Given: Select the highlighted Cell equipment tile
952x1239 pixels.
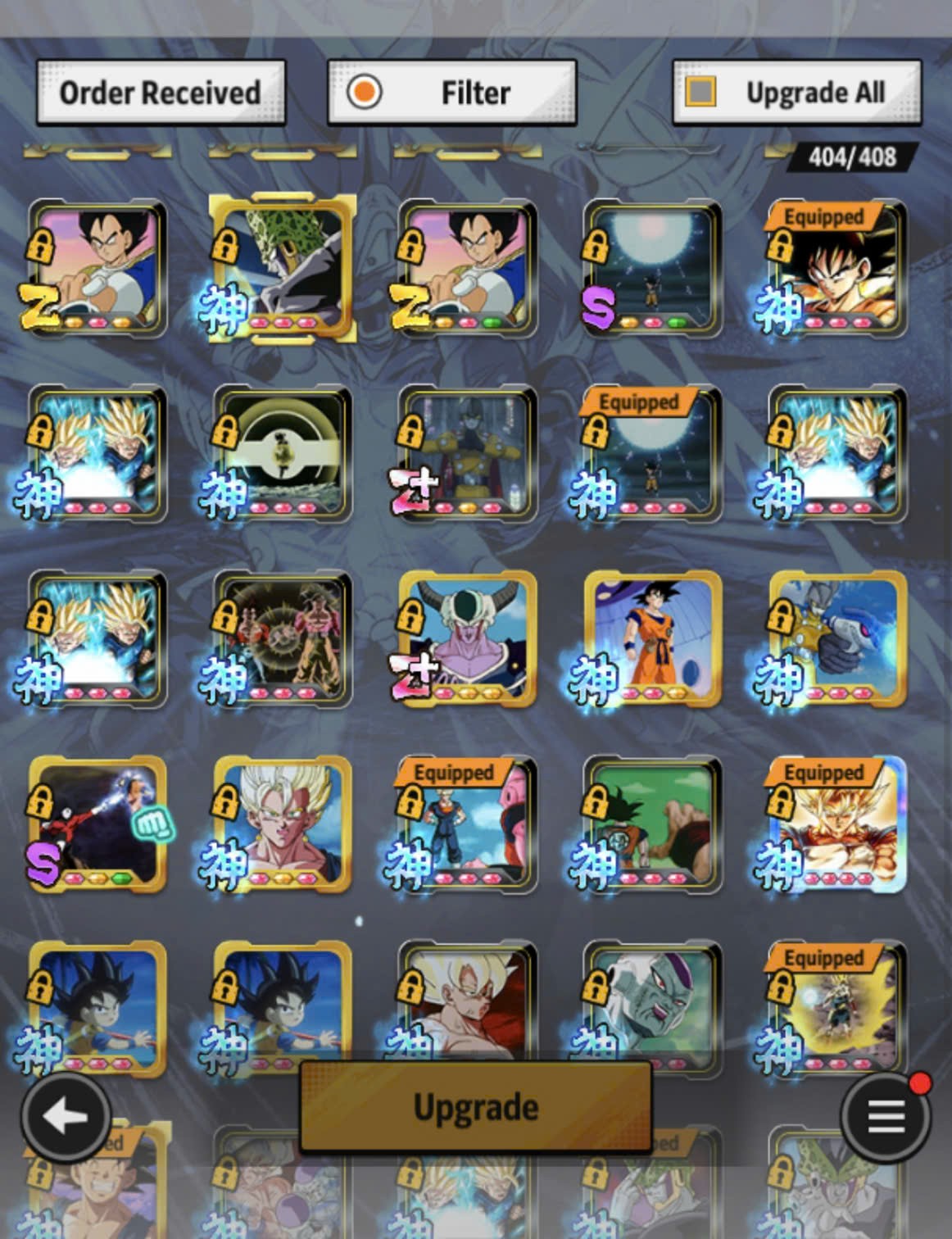Looking at the screenshot, I should pyautogui.click(x=283, y=269).
